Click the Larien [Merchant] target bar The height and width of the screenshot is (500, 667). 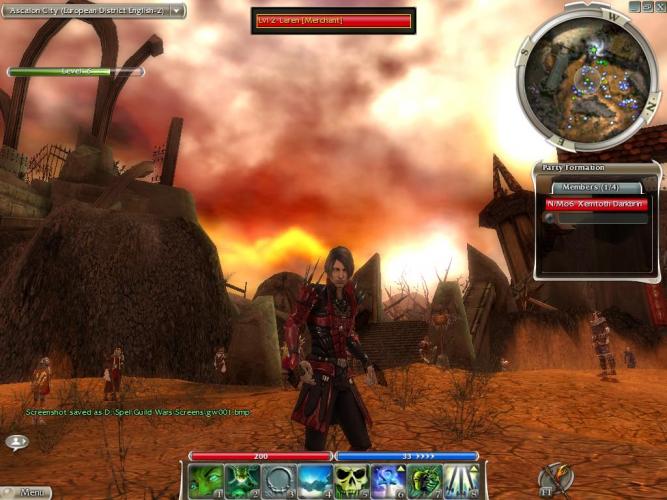click(333, 20)
